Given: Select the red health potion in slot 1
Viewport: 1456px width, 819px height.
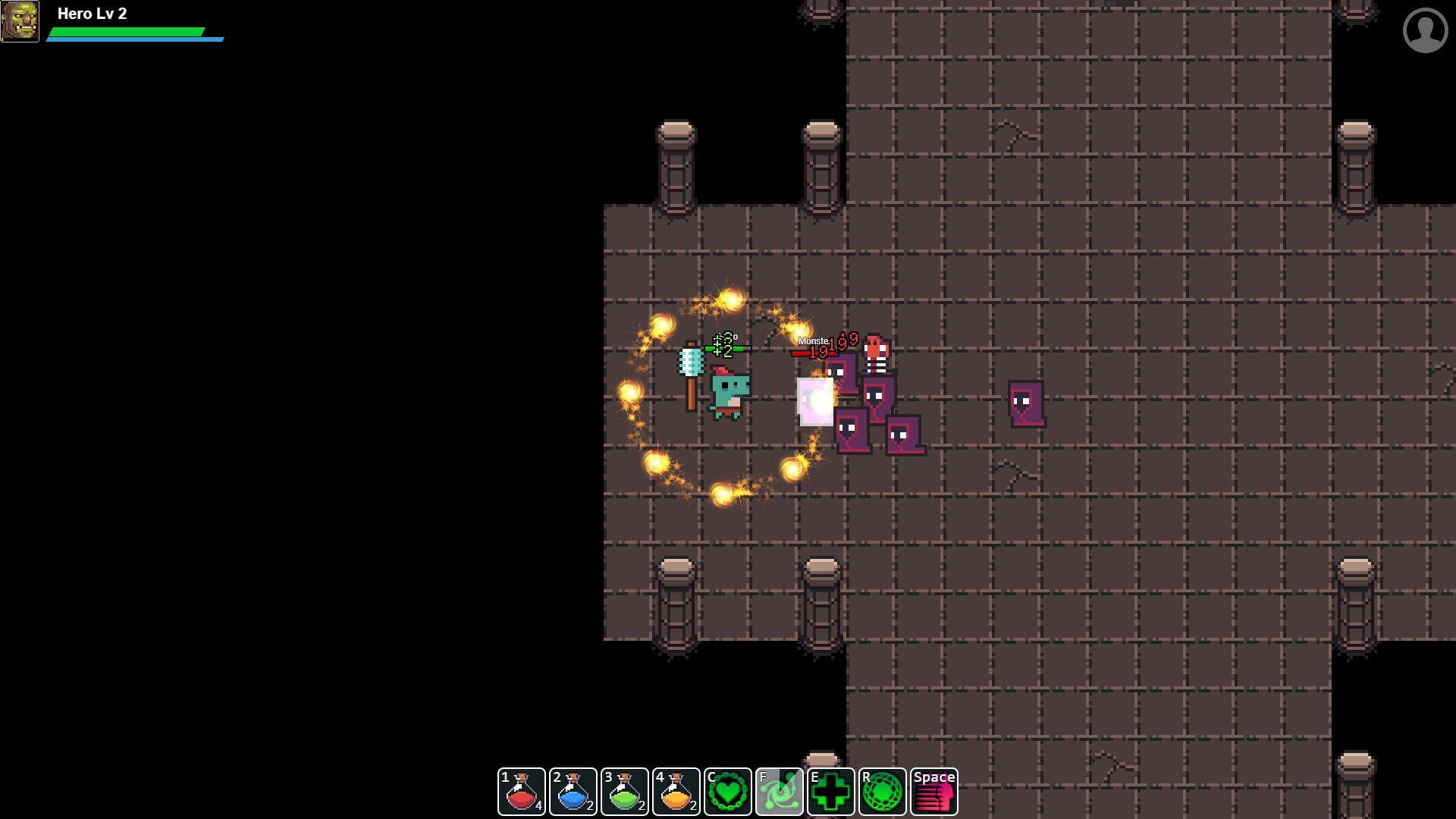Looking at the screenshot, I should coord(521,791).
